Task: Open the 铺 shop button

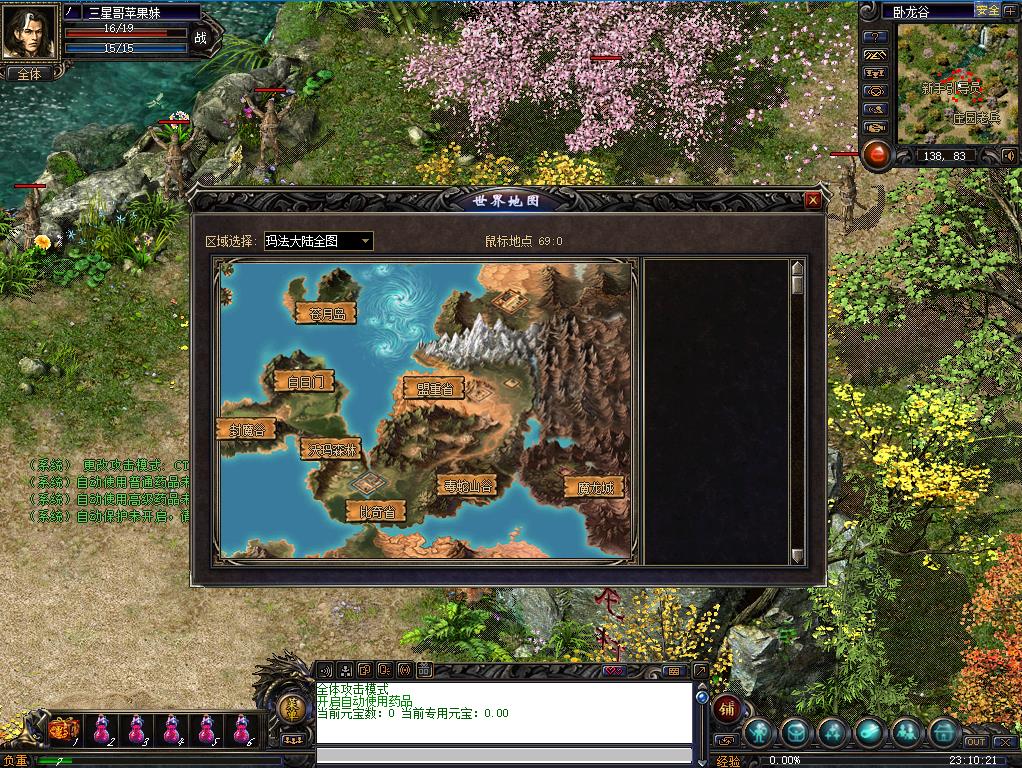Action: (x=727, y=709)
